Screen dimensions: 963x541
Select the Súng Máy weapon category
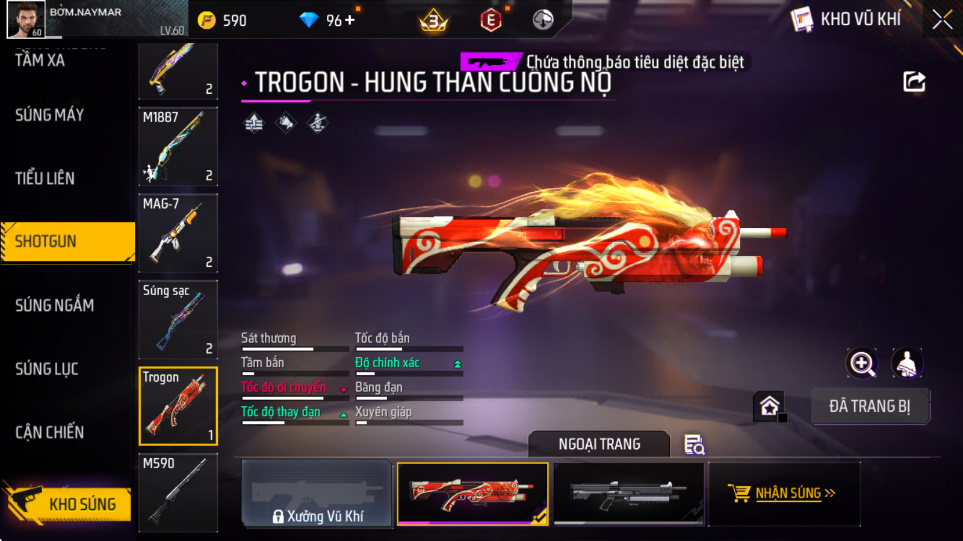click(50, 115)
